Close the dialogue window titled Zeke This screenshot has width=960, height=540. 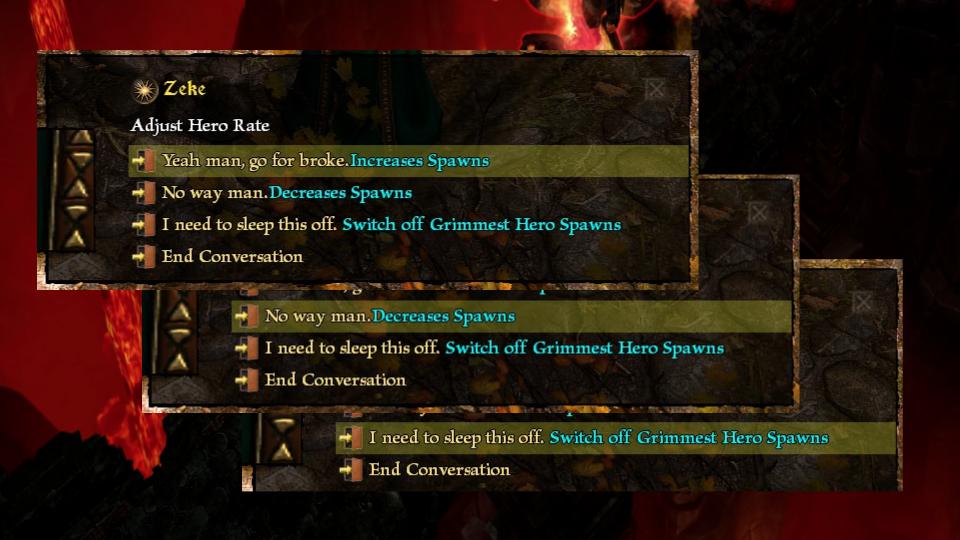tap(655, 90)
